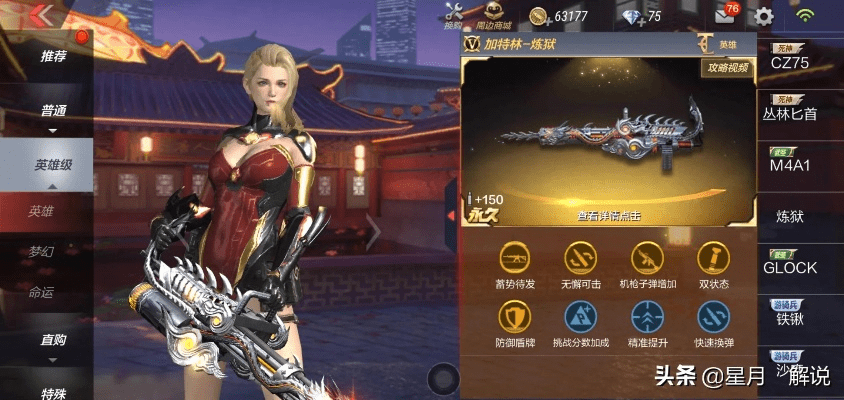The image size is (844, 400).
Task: Tap the 快速换弹 fast-reload icon
Action: tap(714, 325)
